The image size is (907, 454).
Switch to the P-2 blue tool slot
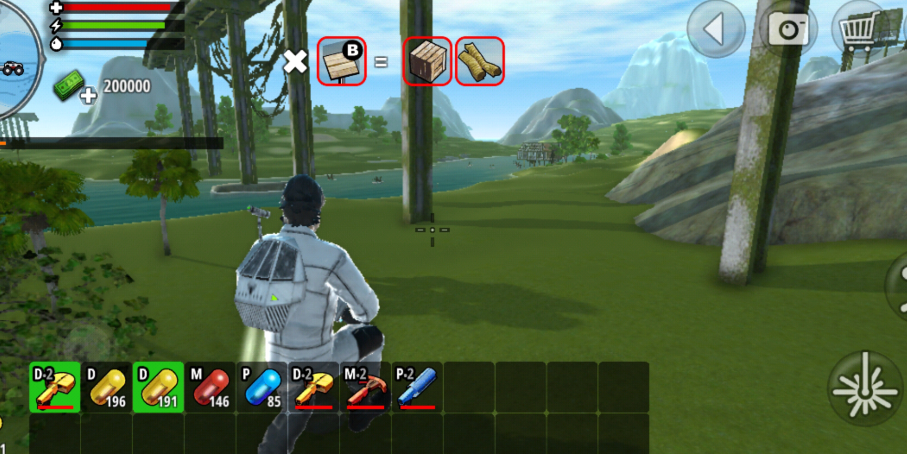[419, 388]
